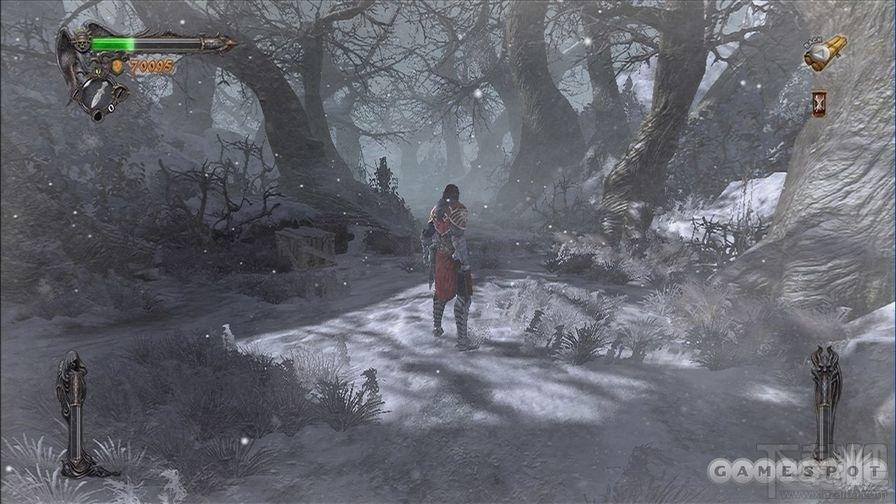Open the golden scroll travel book icon
This screenshot has width=896, height=504.
pos(826,53)
